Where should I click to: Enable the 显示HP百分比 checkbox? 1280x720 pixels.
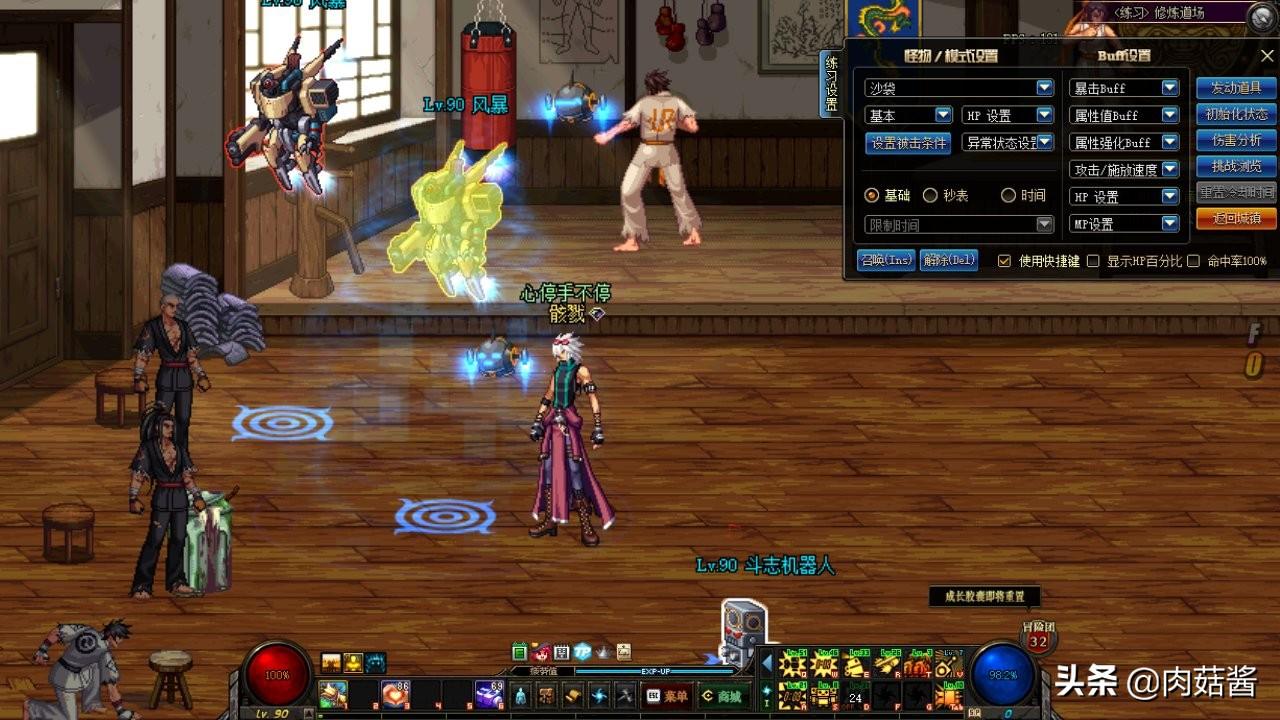click(1093, 261)
